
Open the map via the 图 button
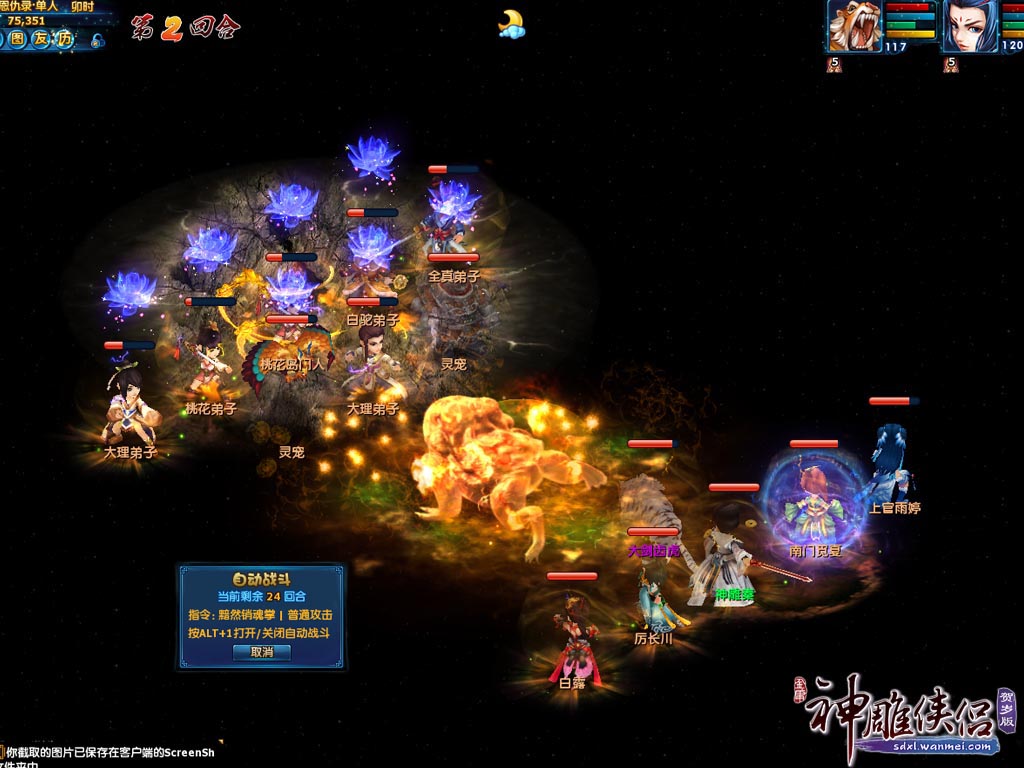(x=18, y=39)
